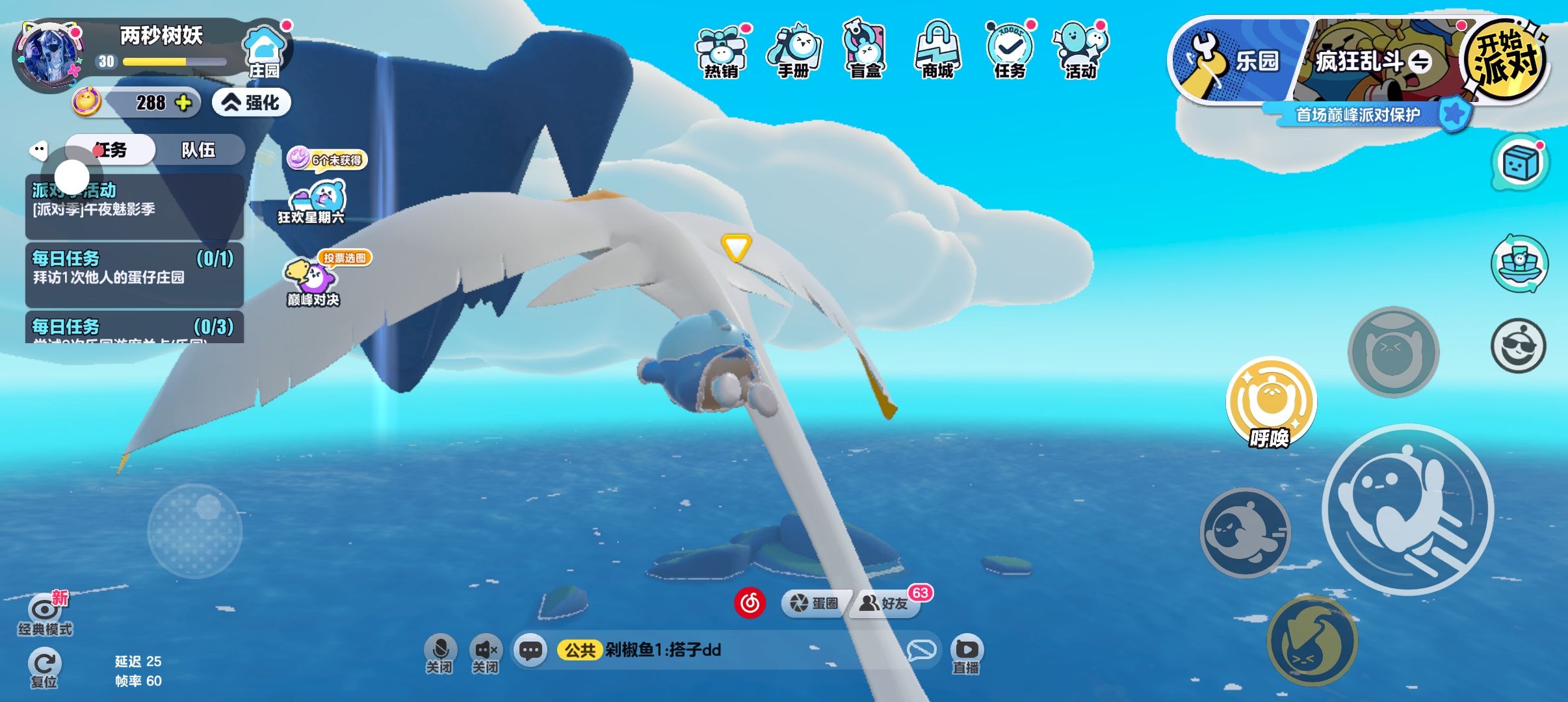The height and width of the screenshot is (702, 1568).
Task: Add coins with the yellow plus
Action: point(184,103)
